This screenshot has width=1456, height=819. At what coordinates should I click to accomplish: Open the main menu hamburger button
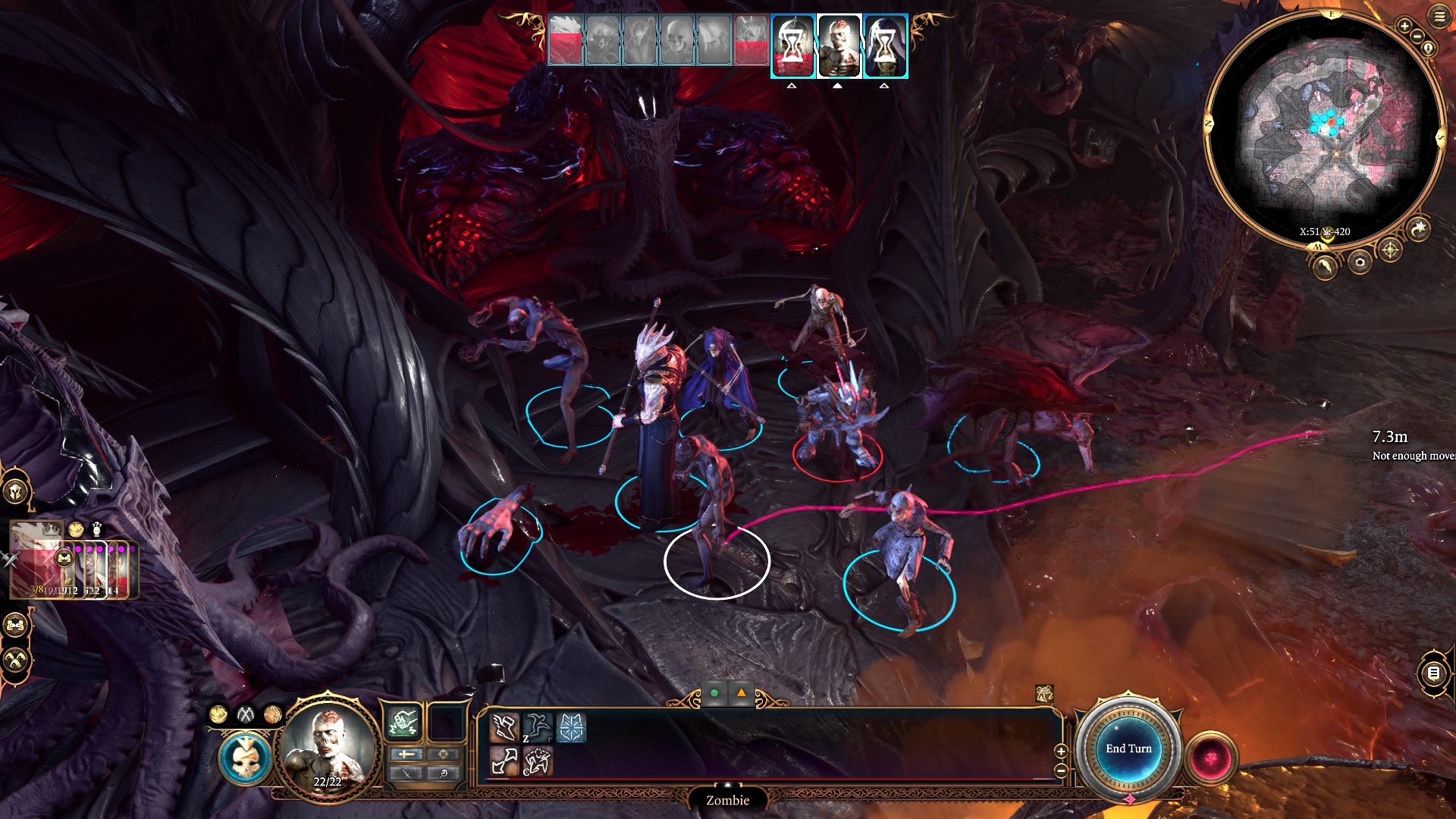[1439, 17]
